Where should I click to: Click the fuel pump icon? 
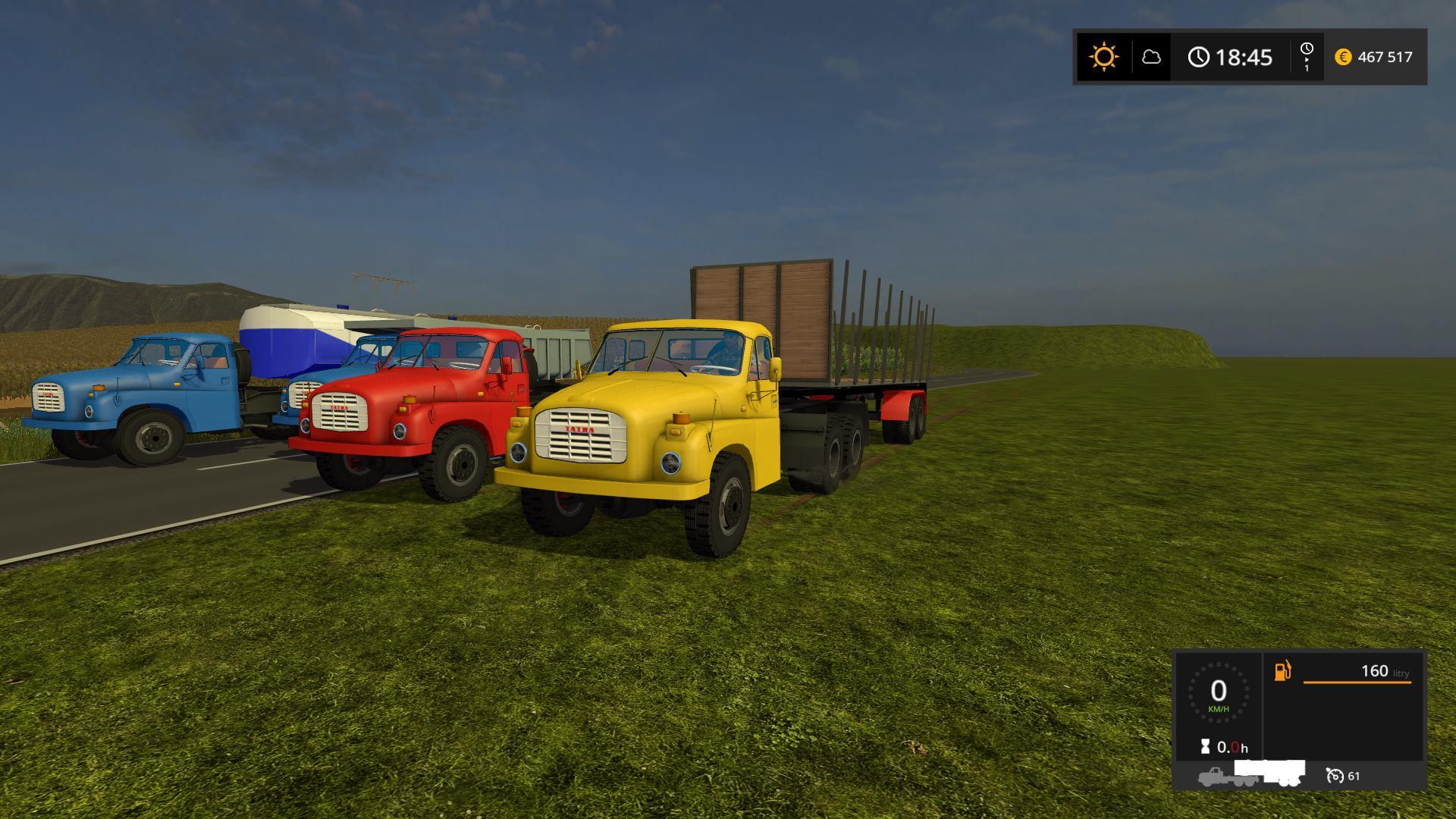1282,671
